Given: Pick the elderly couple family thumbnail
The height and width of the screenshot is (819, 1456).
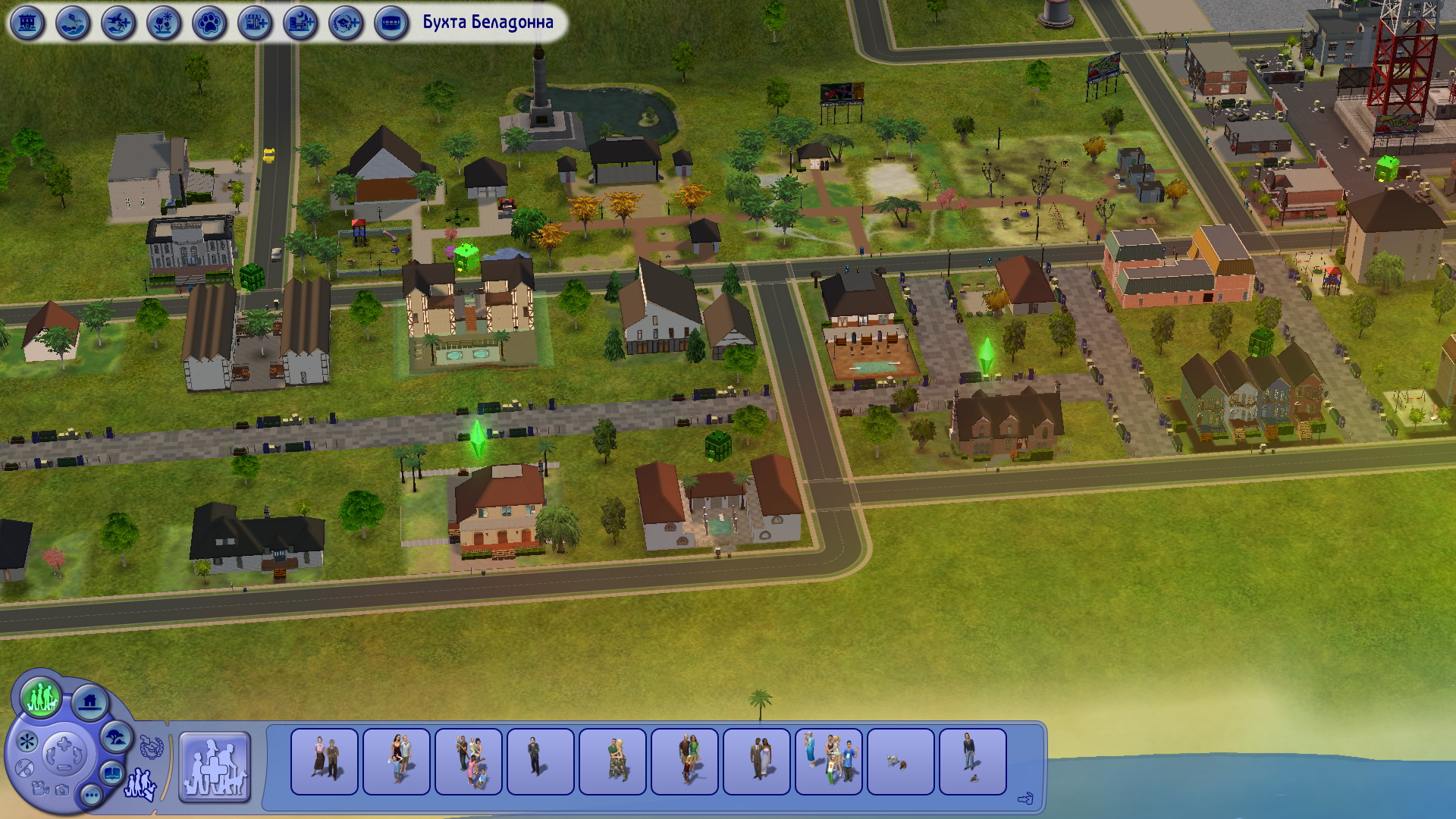Looking at the screenshot, I should click(325, 761).
